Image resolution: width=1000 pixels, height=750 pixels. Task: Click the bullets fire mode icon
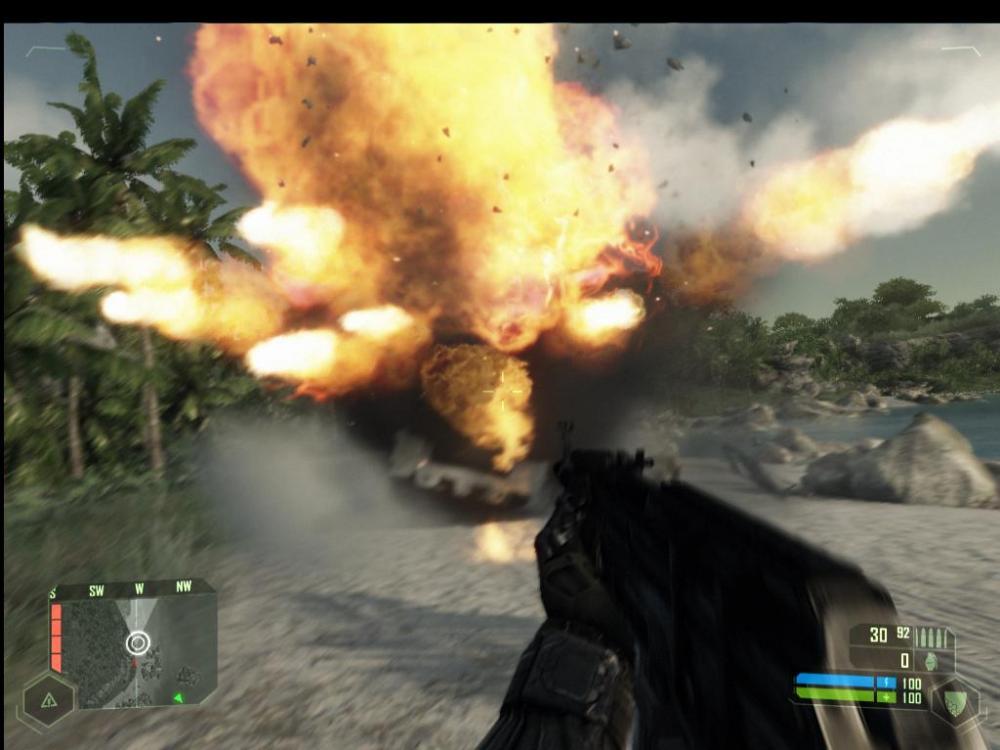(930, 636)
